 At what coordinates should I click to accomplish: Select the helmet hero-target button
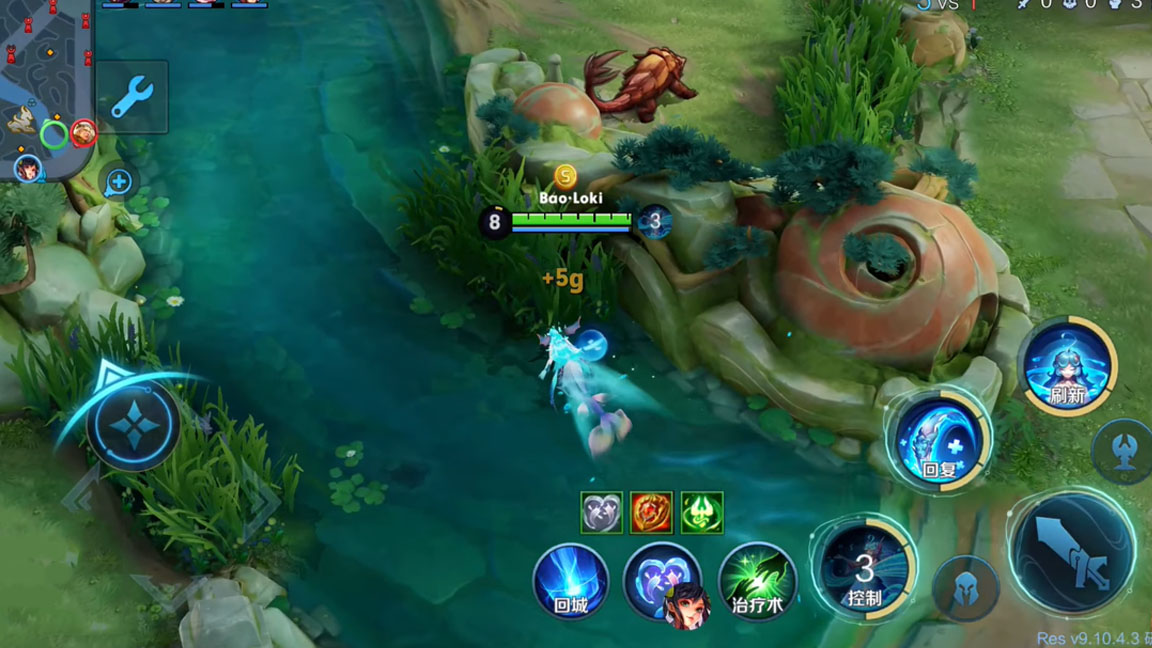[965, 588]
